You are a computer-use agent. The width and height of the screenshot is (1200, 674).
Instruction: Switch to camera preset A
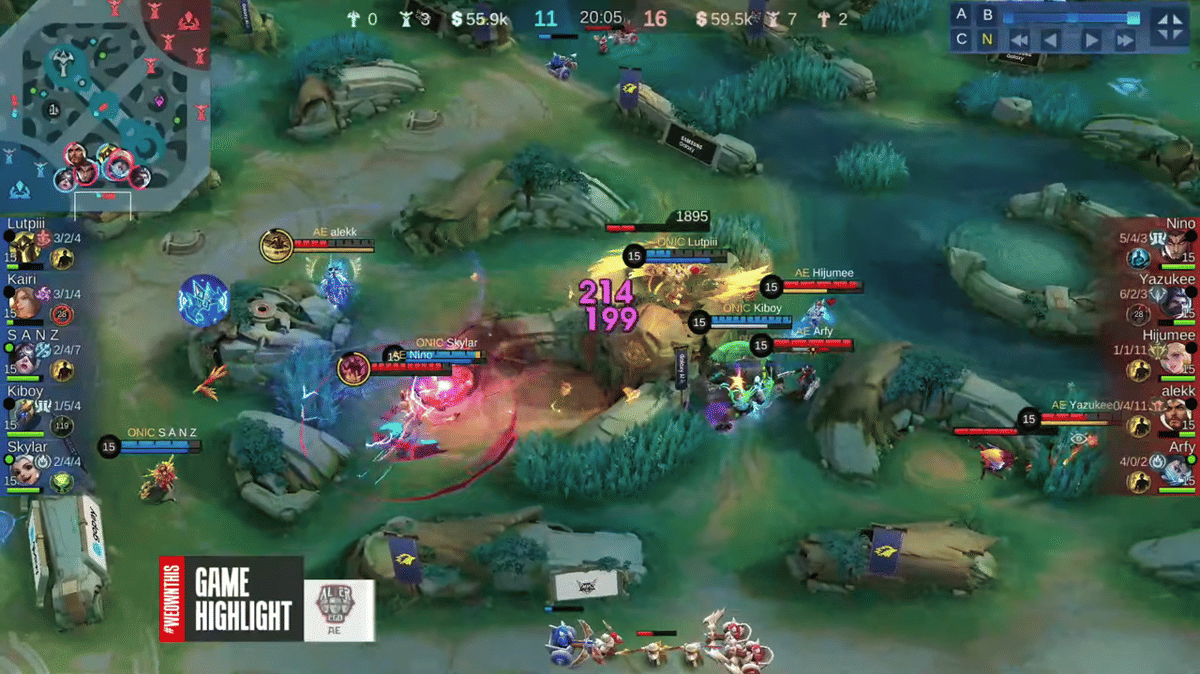tap(961, 15)
